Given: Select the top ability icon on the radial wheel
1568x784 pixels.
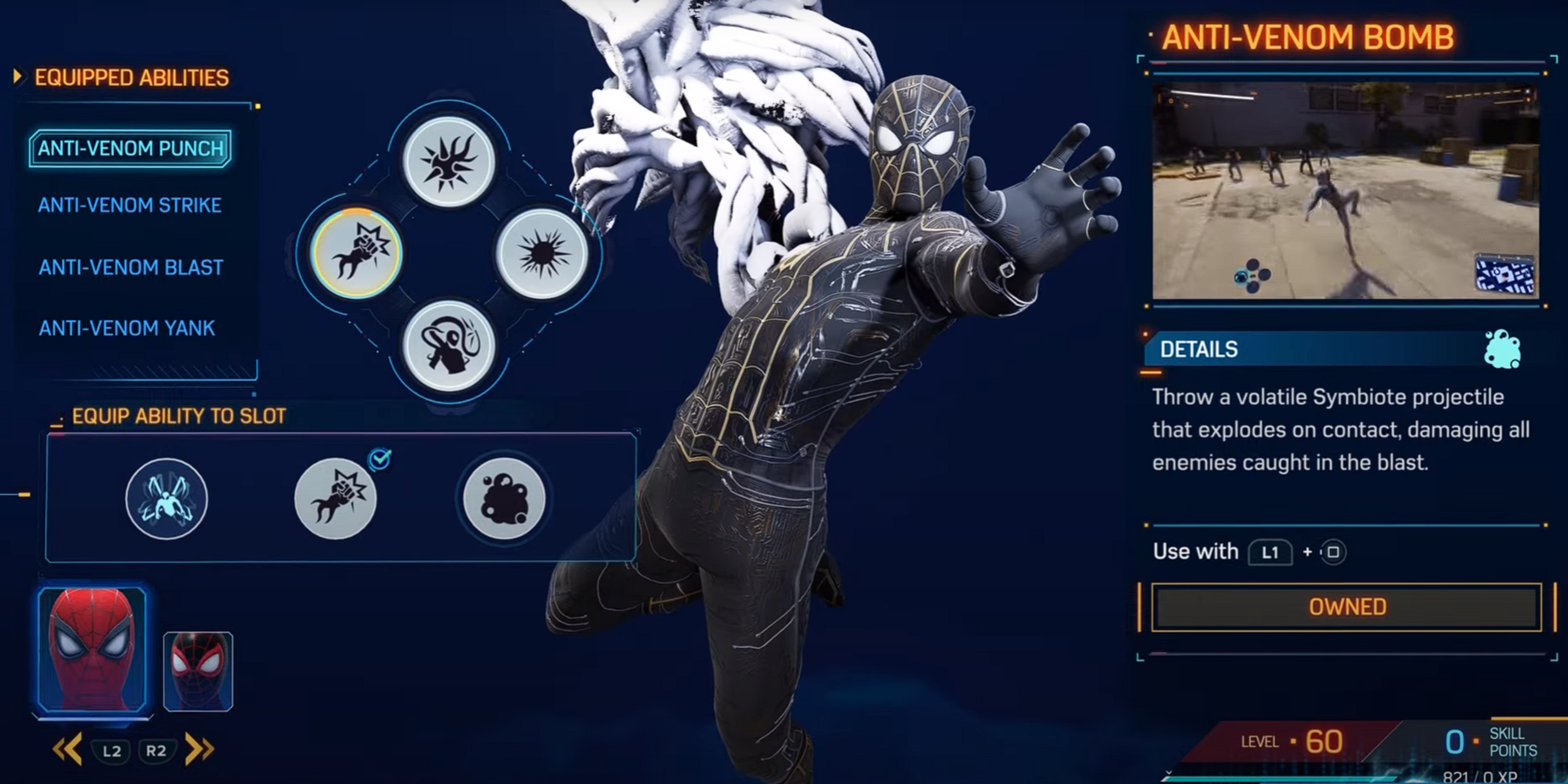Looking at the screenshot, I should pos(450,161).
